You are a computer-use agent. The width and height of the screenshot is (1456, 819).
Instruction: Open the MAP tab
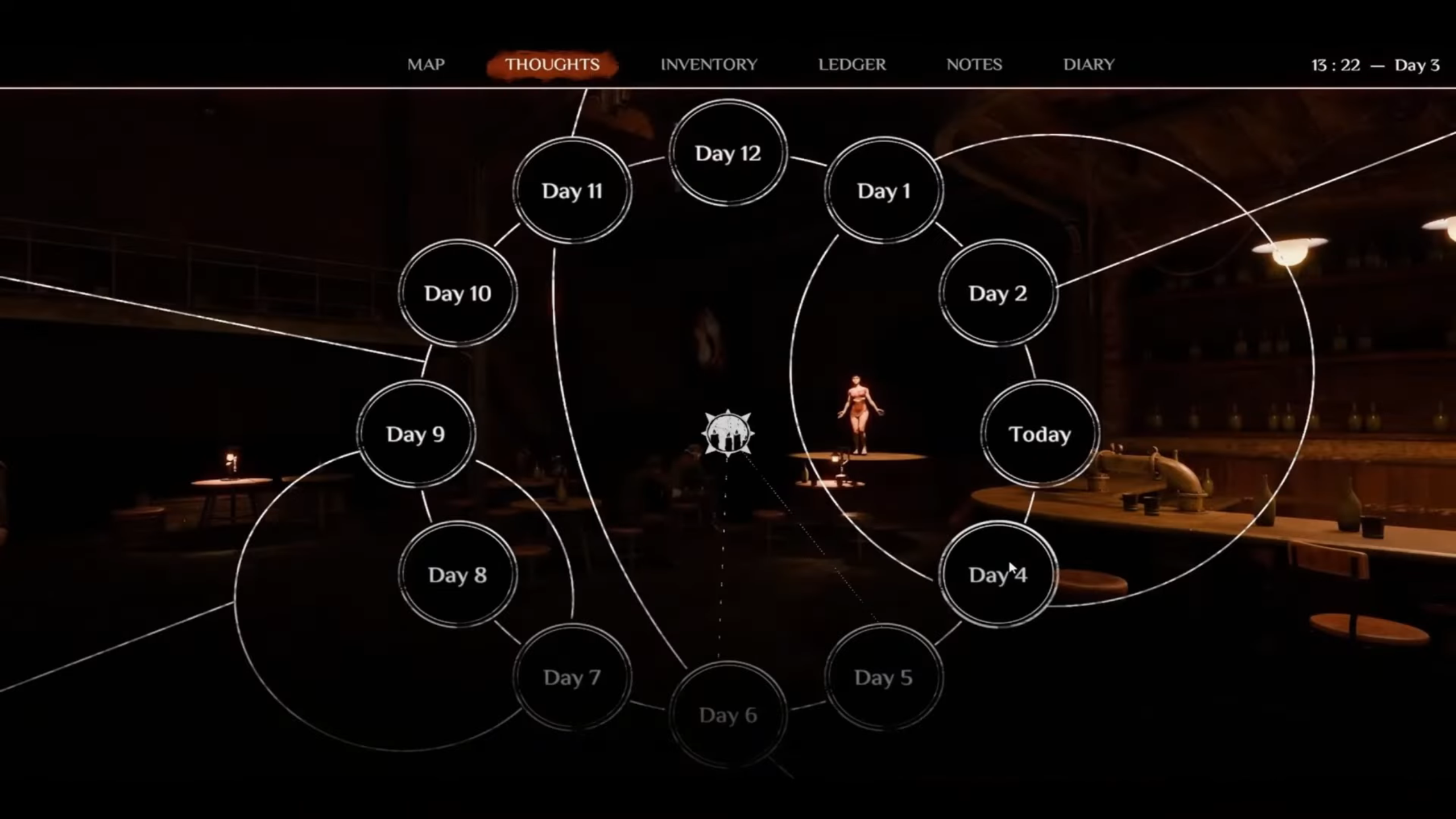point(426,64)
